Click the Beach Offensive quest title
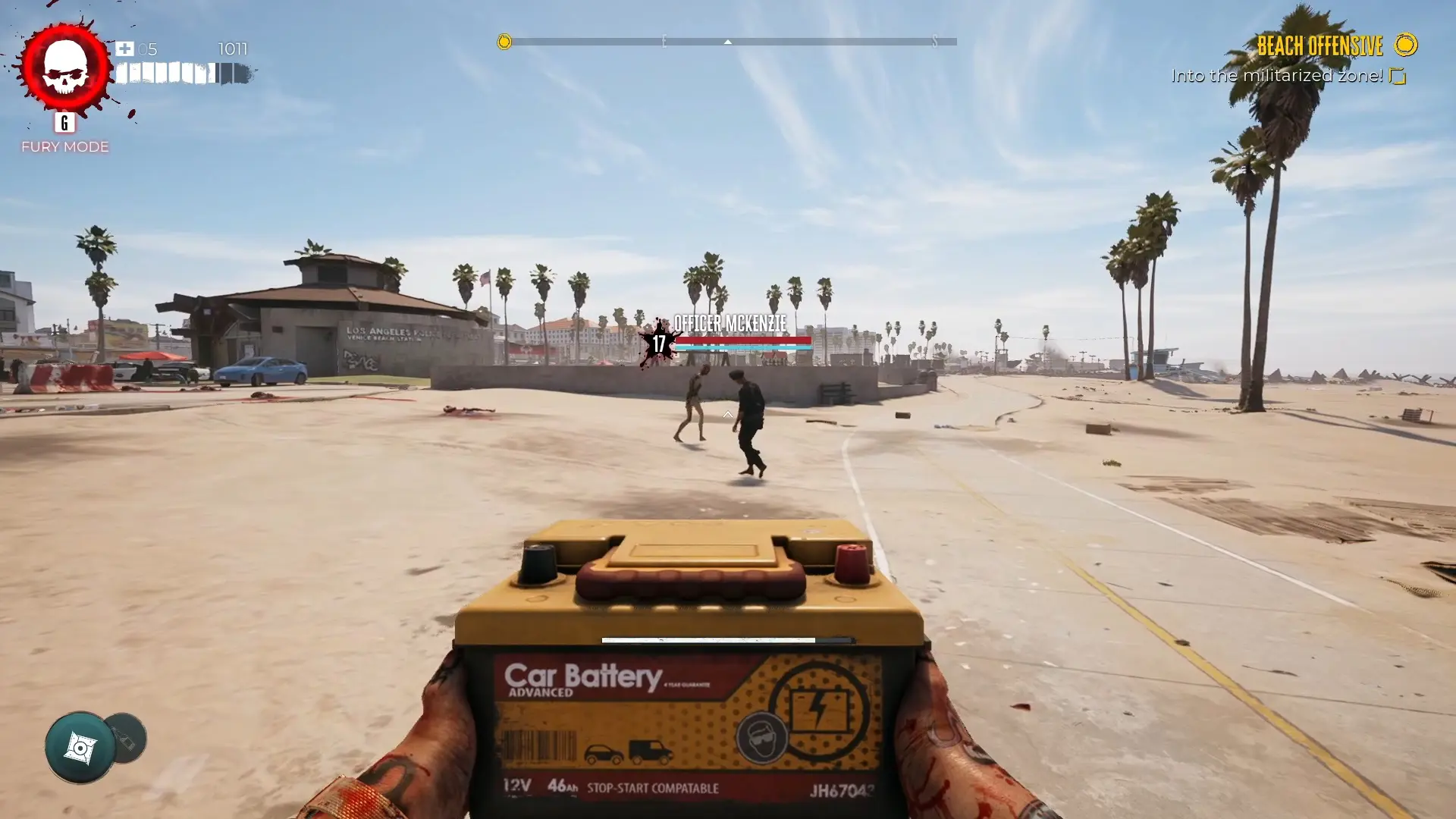Screen dimensions: 1456x819 point(1319,46)
